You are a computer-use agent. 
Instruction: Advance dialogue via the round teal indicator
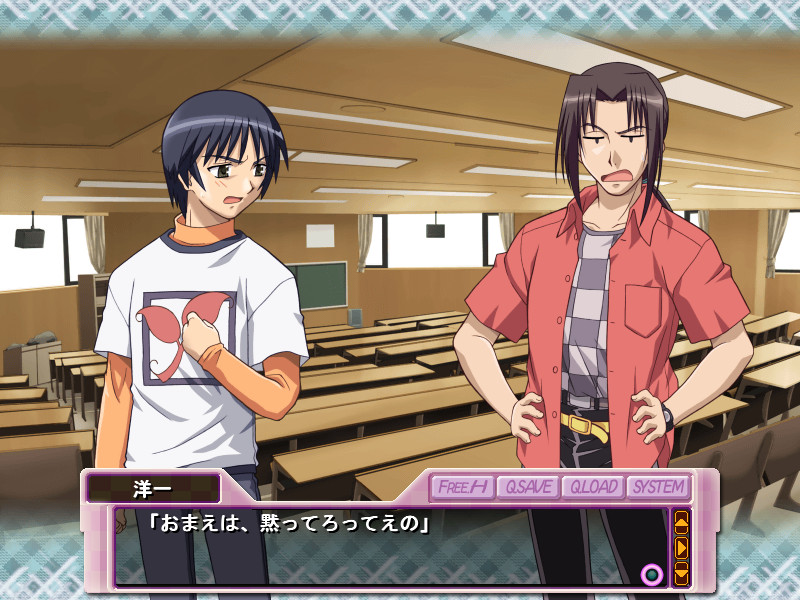pos(652,574)
